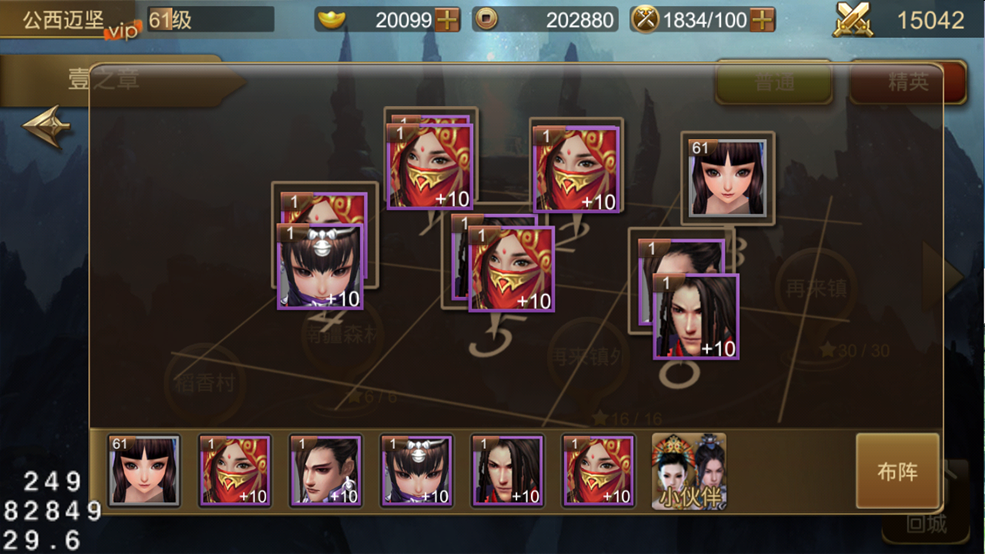This screenshot has width=985, height=554.
Task: Select the silver-headband hero on the formation grid
Action: (320, 266)
